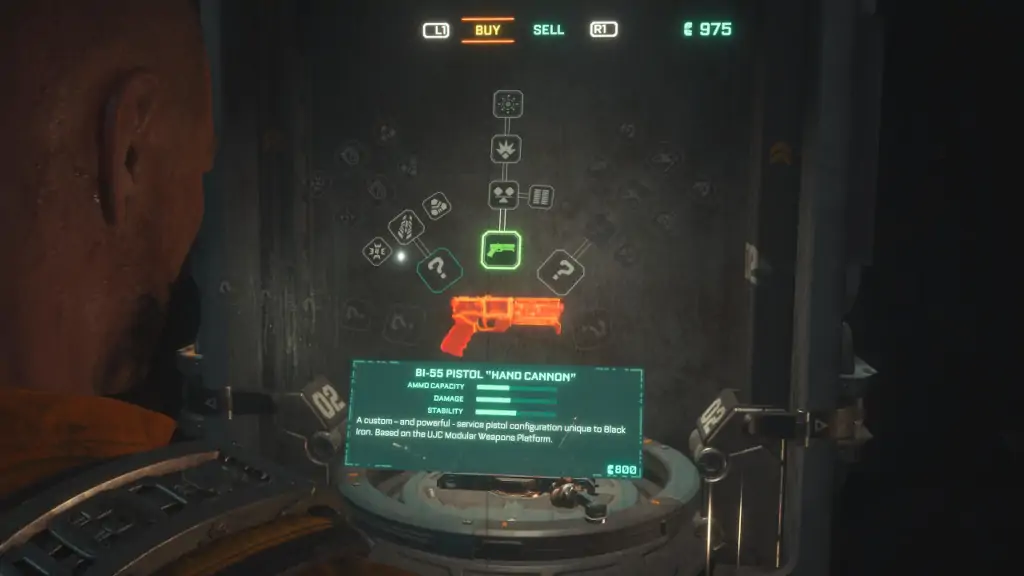
Task: Select the magazine upgrade node beside the pistol branch
Action: (541, 195)
